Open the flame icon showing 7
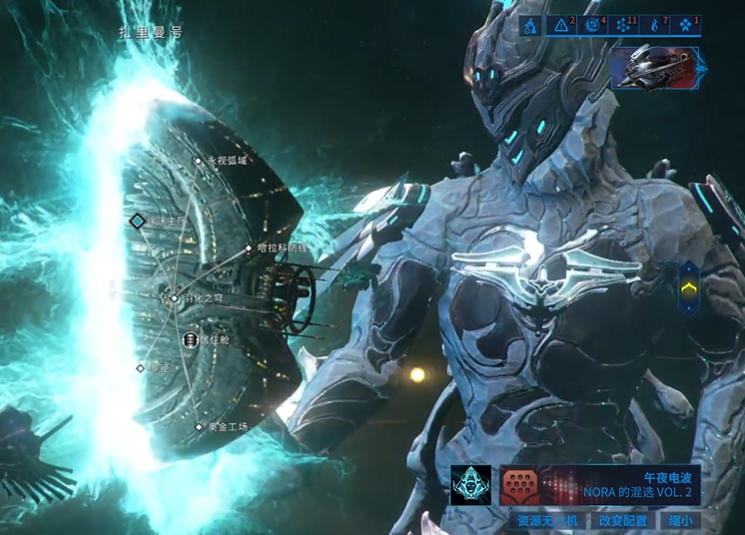 click(654, 25)
